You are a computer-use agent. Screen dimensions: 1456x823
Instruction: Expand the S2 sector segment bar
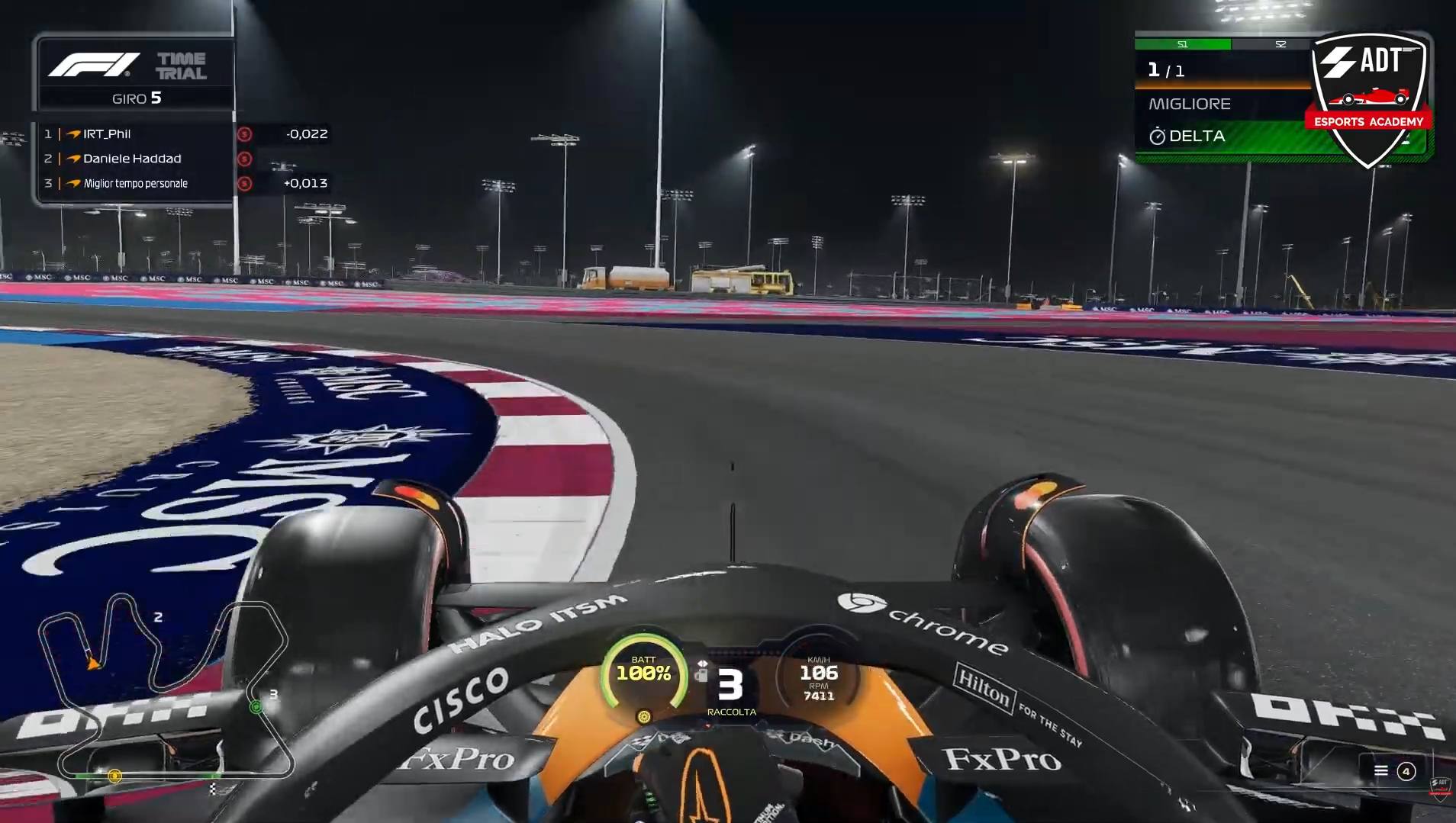tap(1278, 44)
